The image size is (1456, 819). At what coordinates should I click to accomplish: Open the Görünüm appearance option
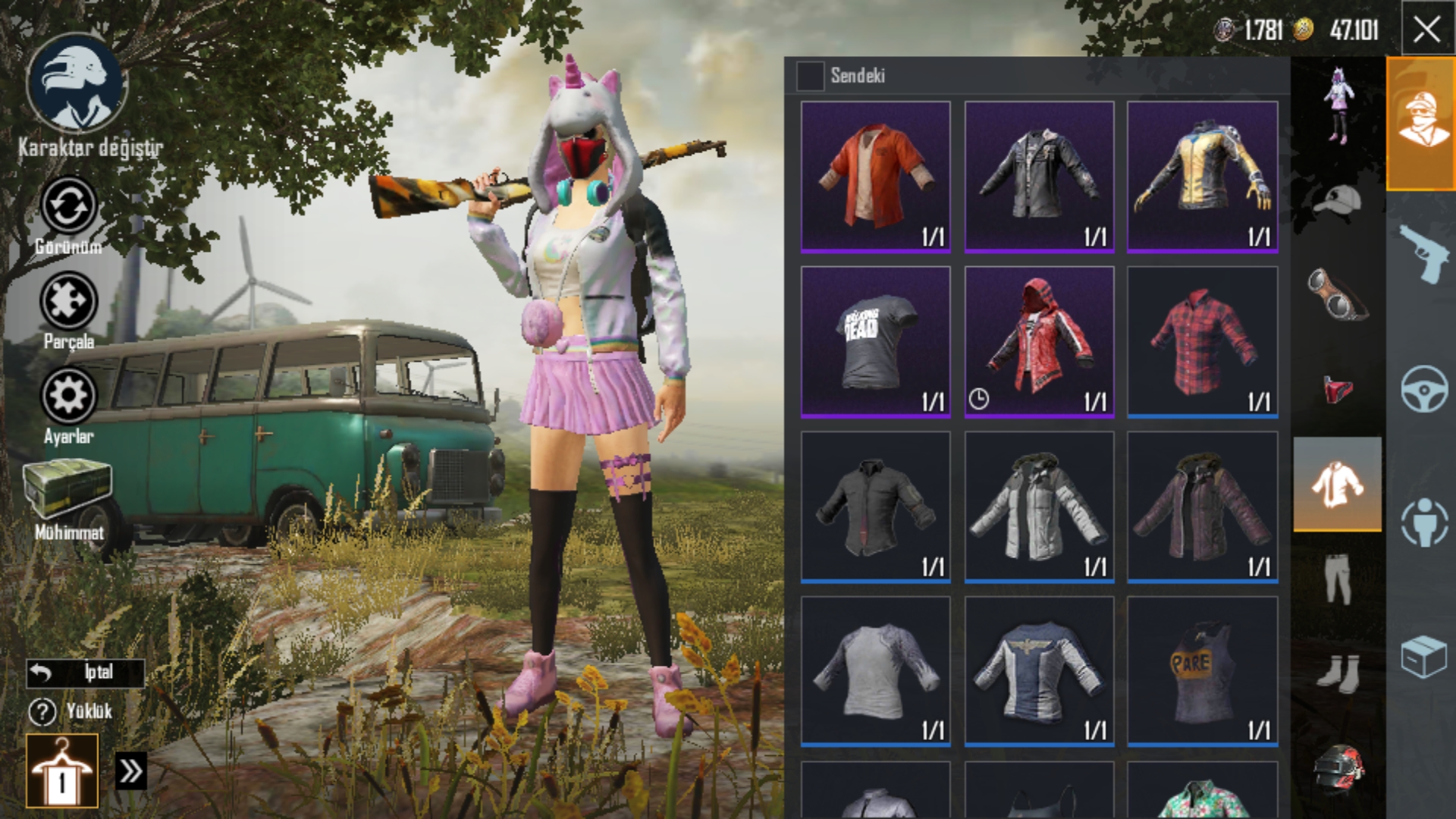68,206
